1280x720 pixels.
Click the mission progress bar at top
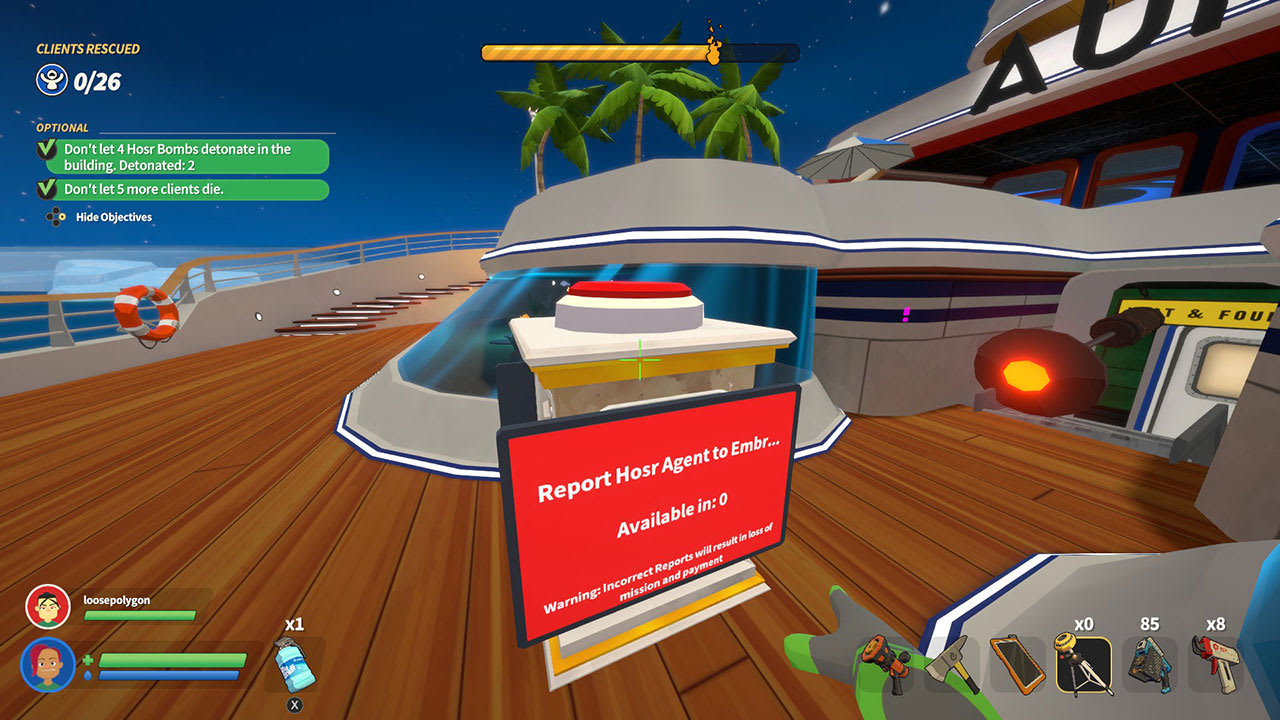pos(600,50)
